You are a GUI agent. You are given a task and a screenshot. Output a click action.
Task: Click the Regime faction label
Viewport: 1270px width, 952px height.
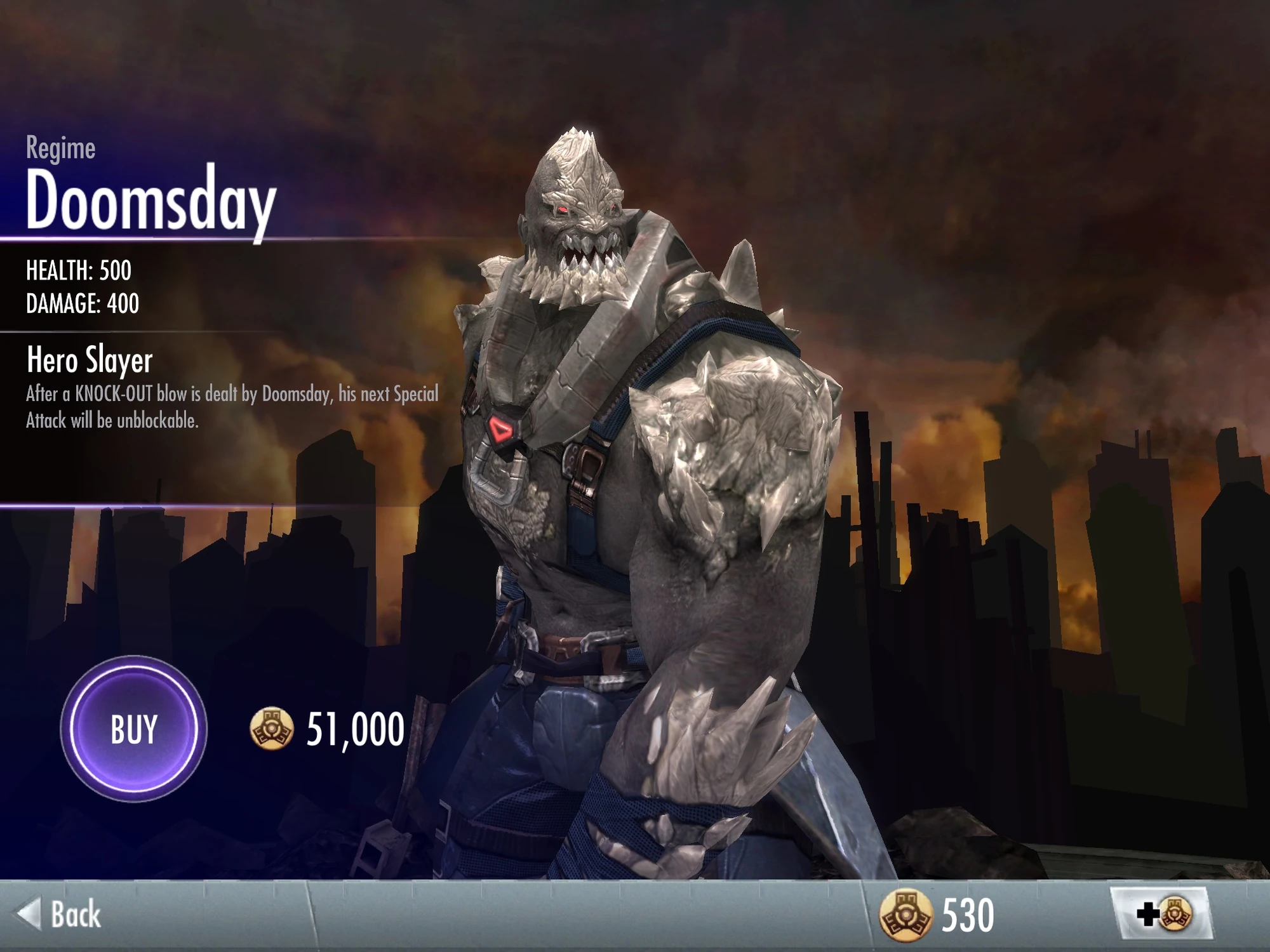coord(60,149)
